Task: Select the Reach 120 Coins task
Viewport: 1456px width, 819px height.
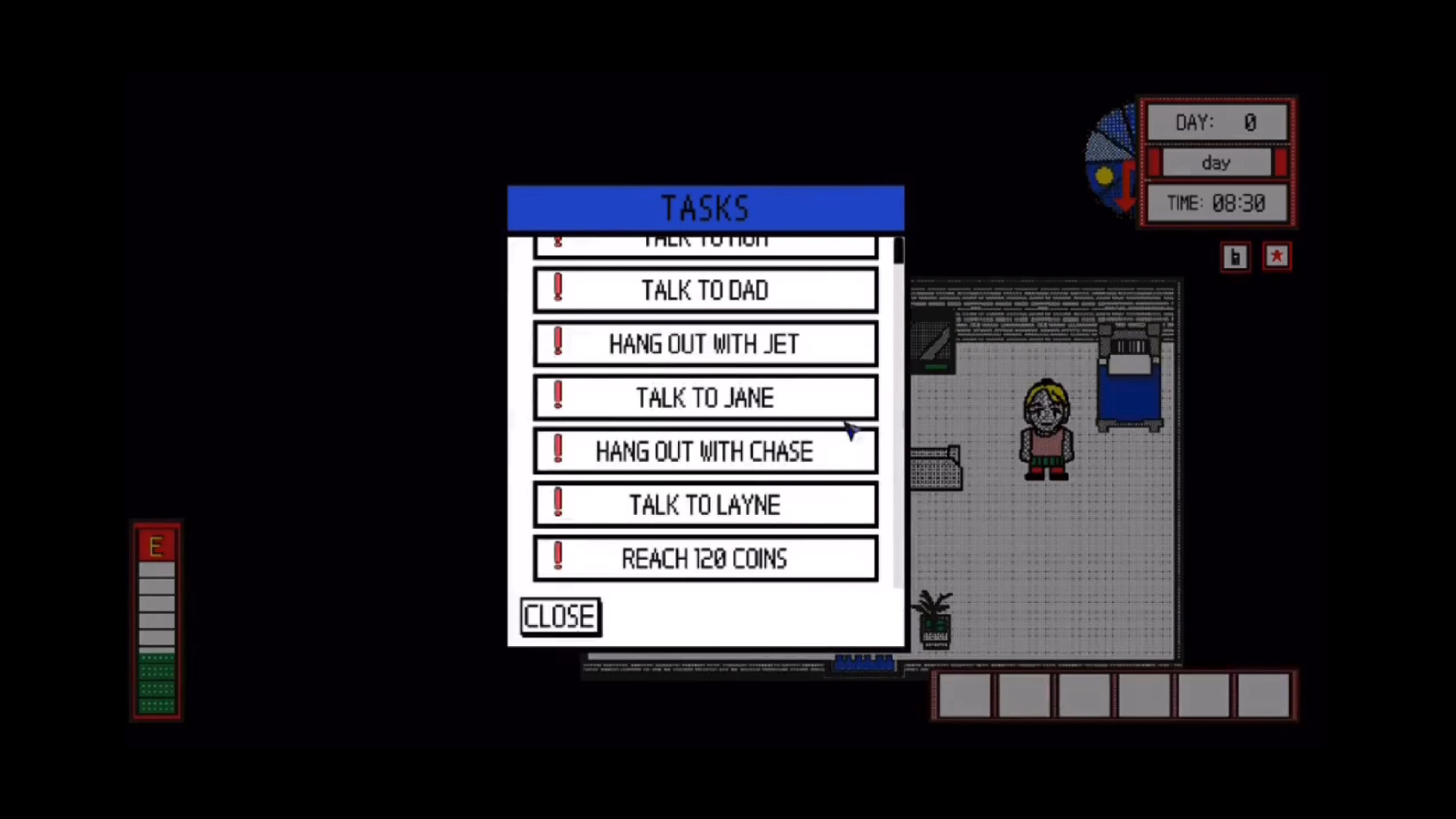Action: (x=705, y=559)
